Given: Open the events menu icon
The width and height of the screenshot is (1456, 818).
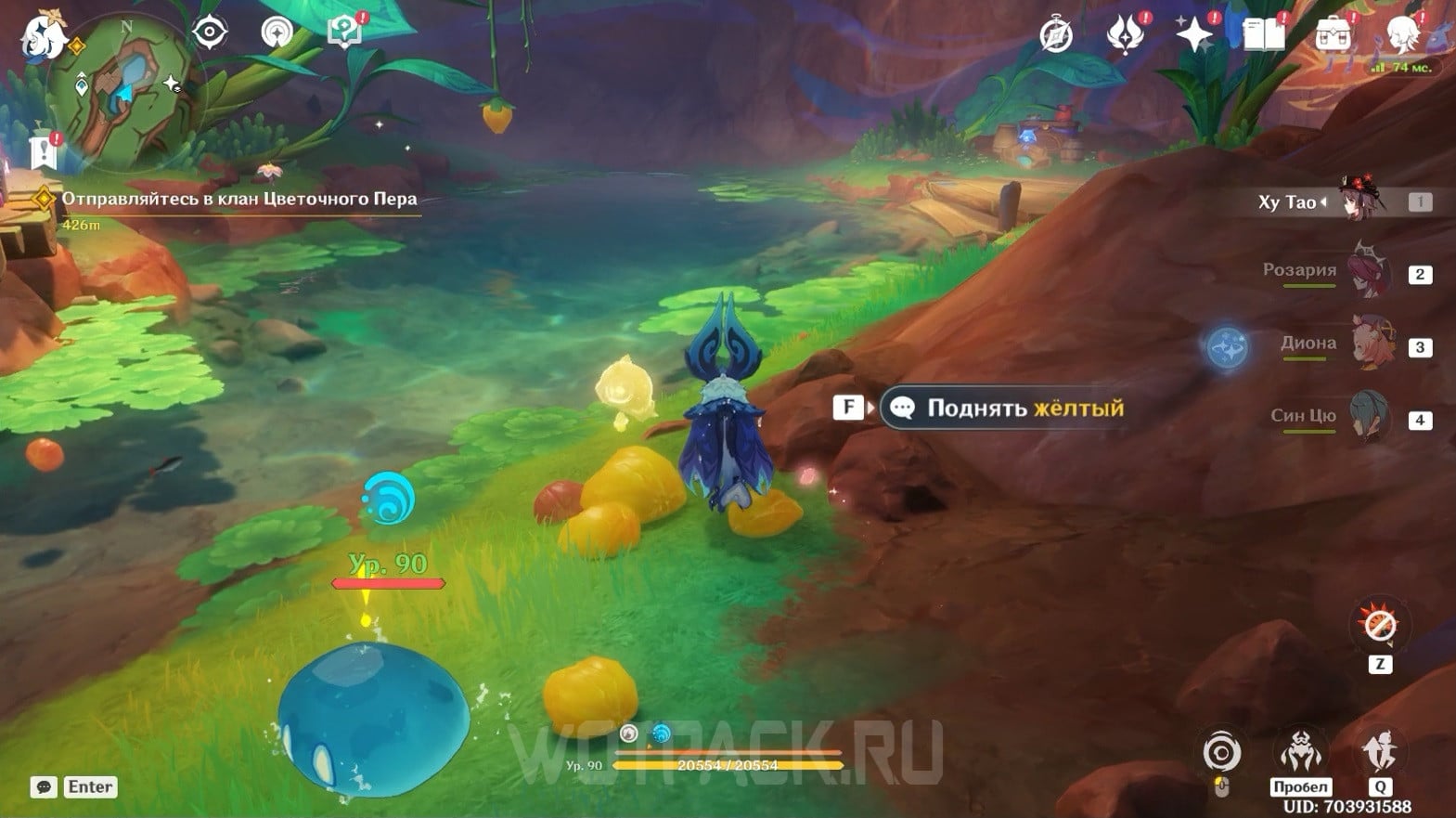Looking at the screenshot, I should [1125, 35].
